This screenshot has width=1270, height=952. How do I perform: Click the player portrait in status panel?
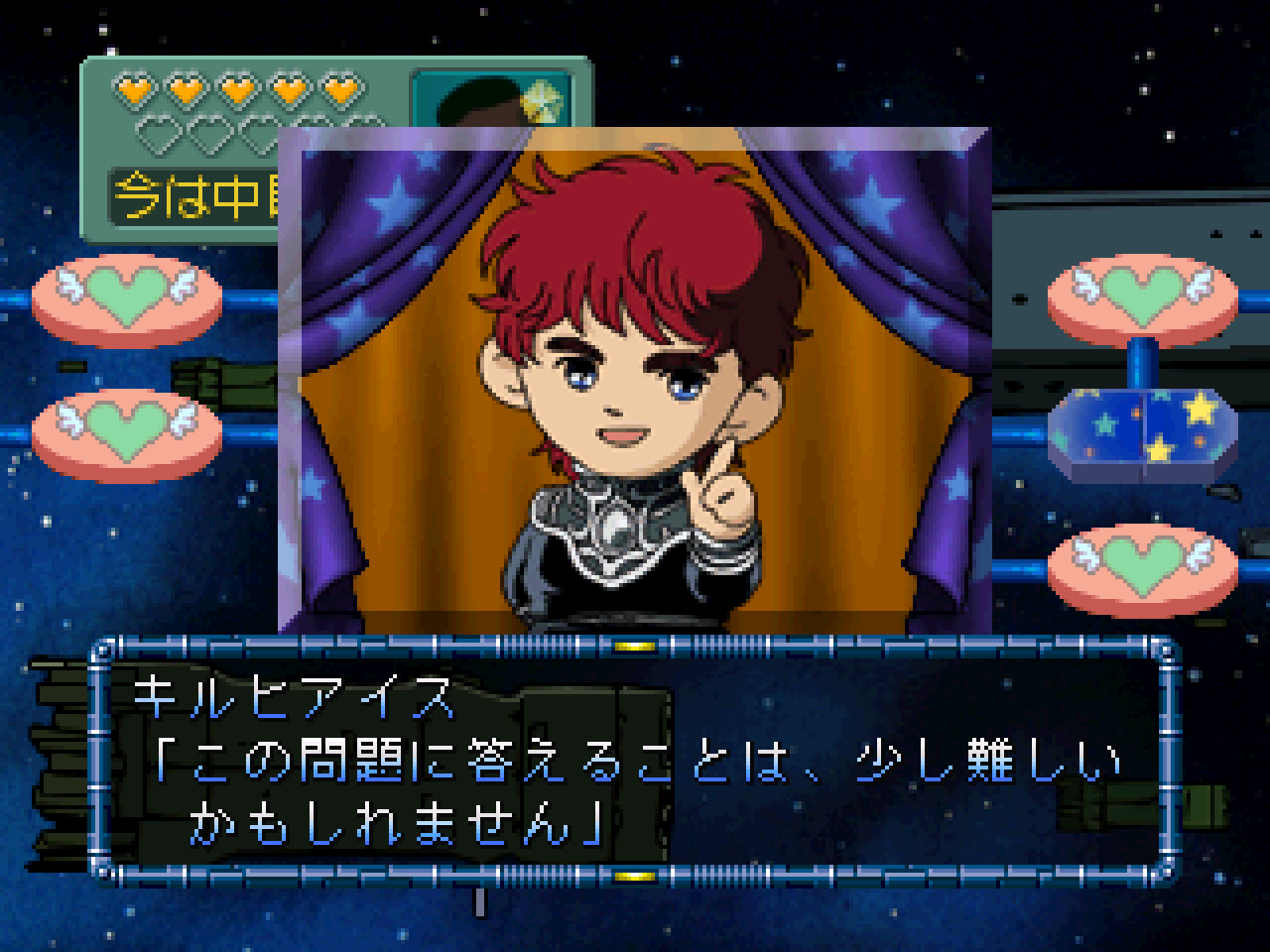point(492,97)
